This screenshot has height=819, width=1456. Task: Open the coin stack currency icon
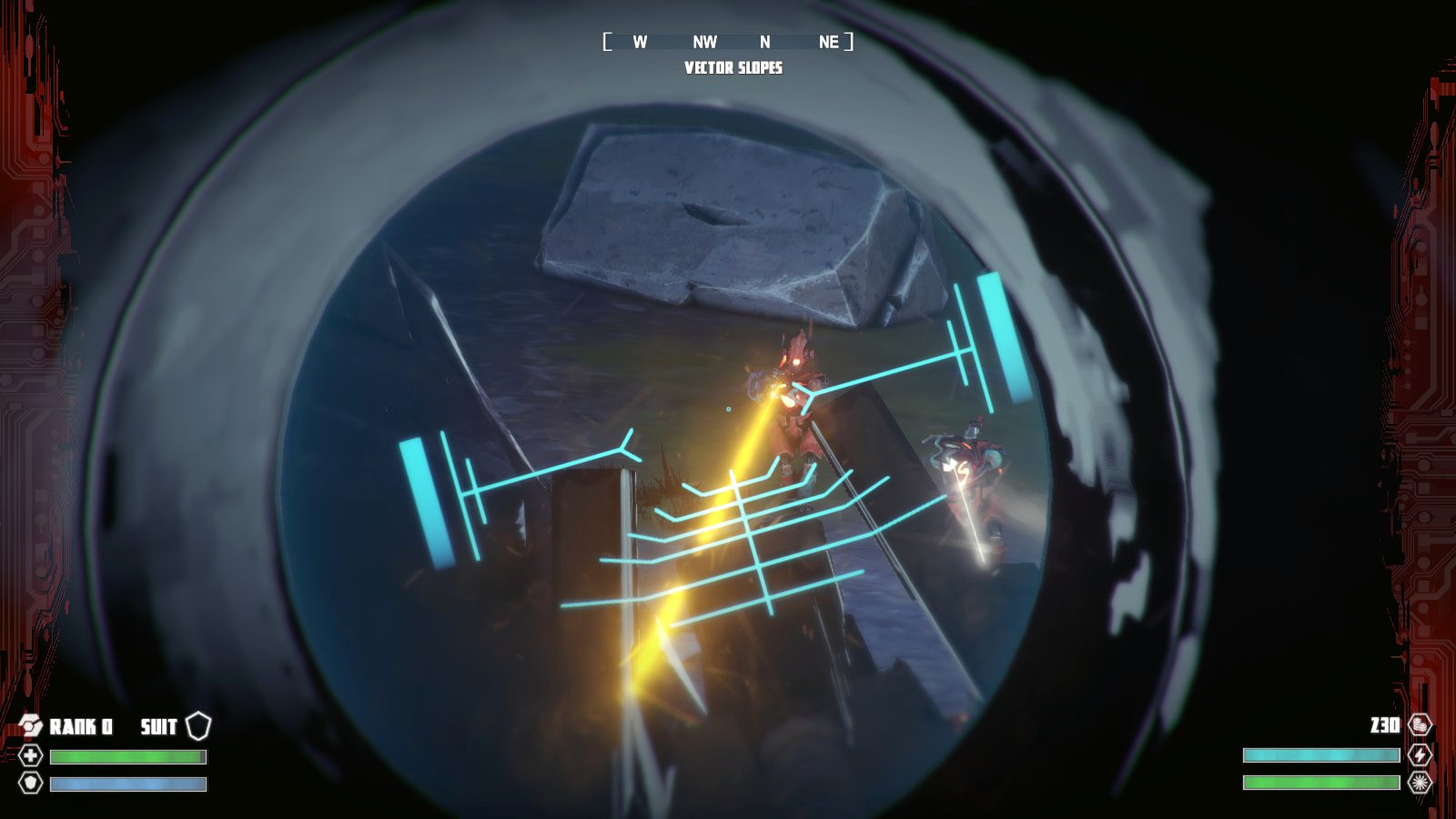click(1420, 725)
